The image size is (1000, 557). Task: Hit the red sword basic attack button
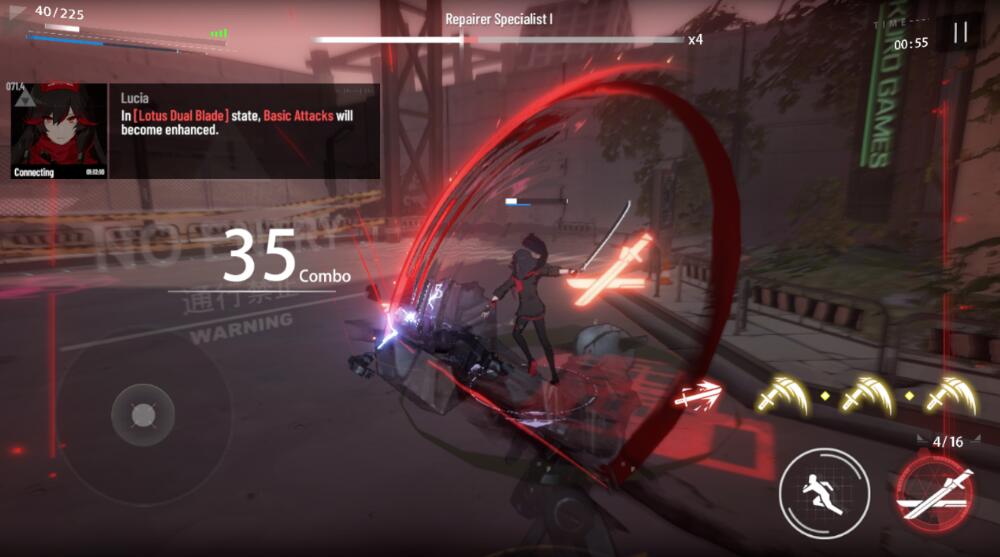coord(935,495)
